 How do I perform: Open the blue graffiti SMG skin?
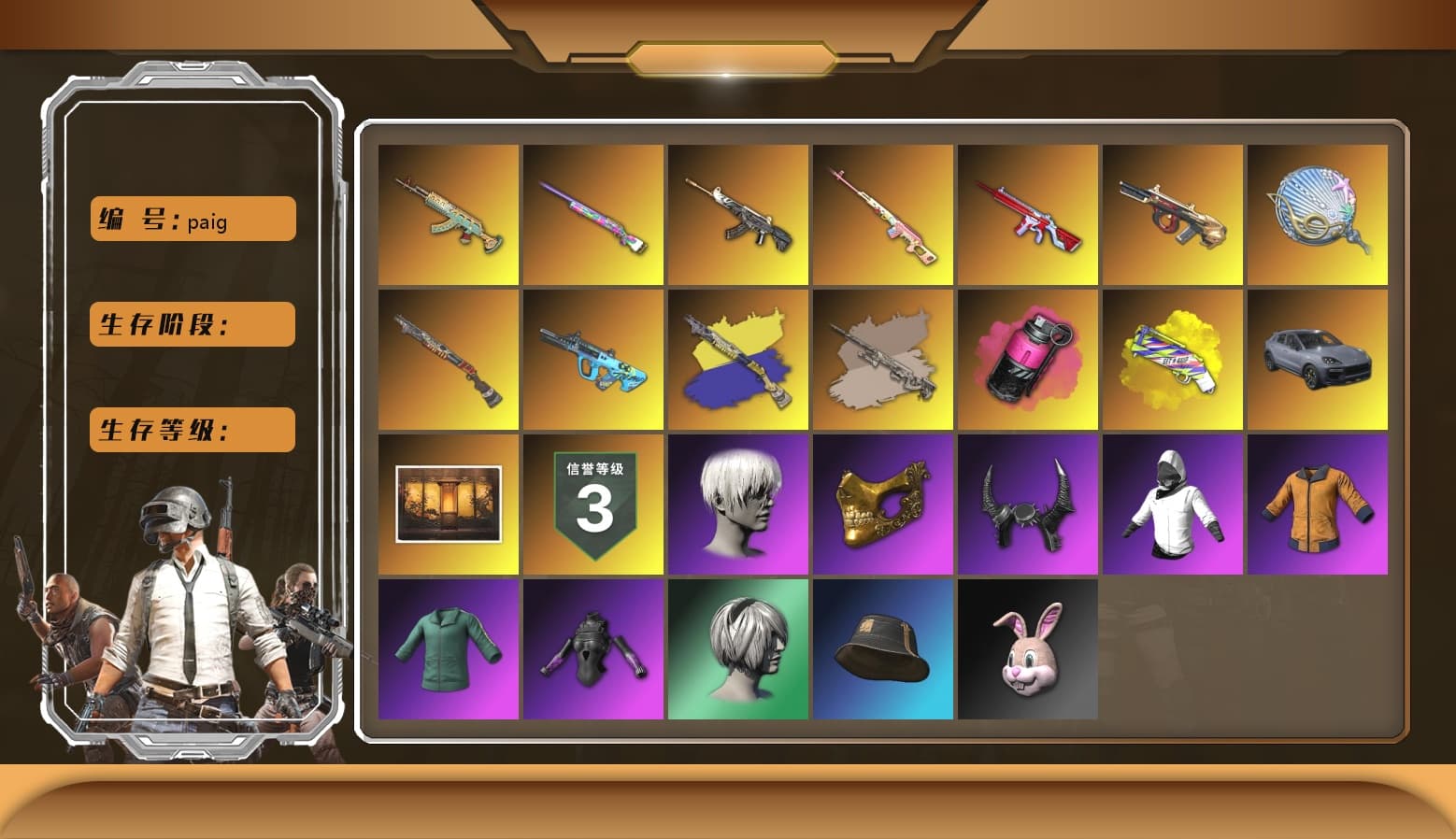(593, 358)
